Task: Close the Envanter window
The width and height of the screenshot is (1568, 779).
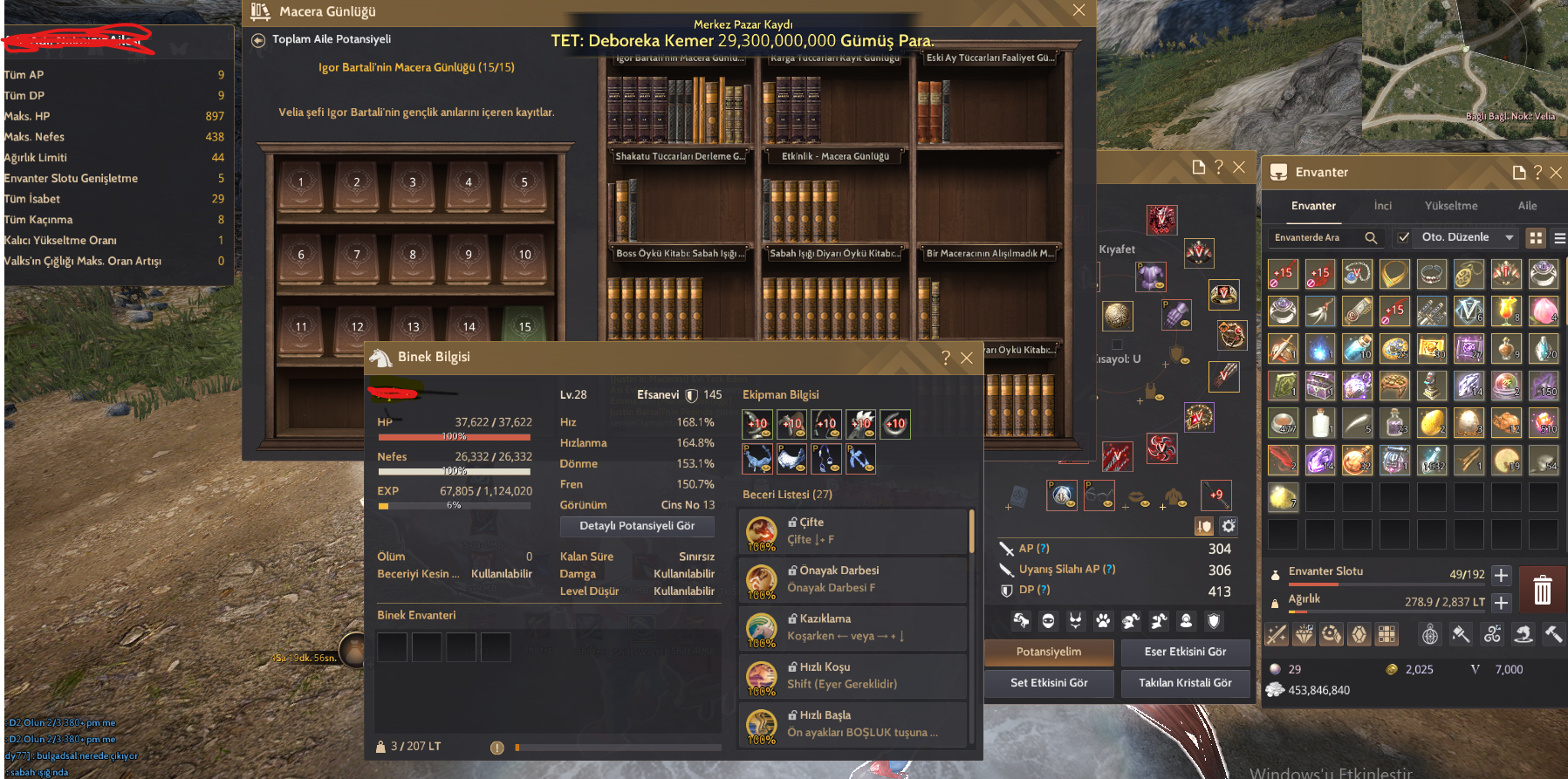Action: pyautogui.click(x=1556, y=173)
